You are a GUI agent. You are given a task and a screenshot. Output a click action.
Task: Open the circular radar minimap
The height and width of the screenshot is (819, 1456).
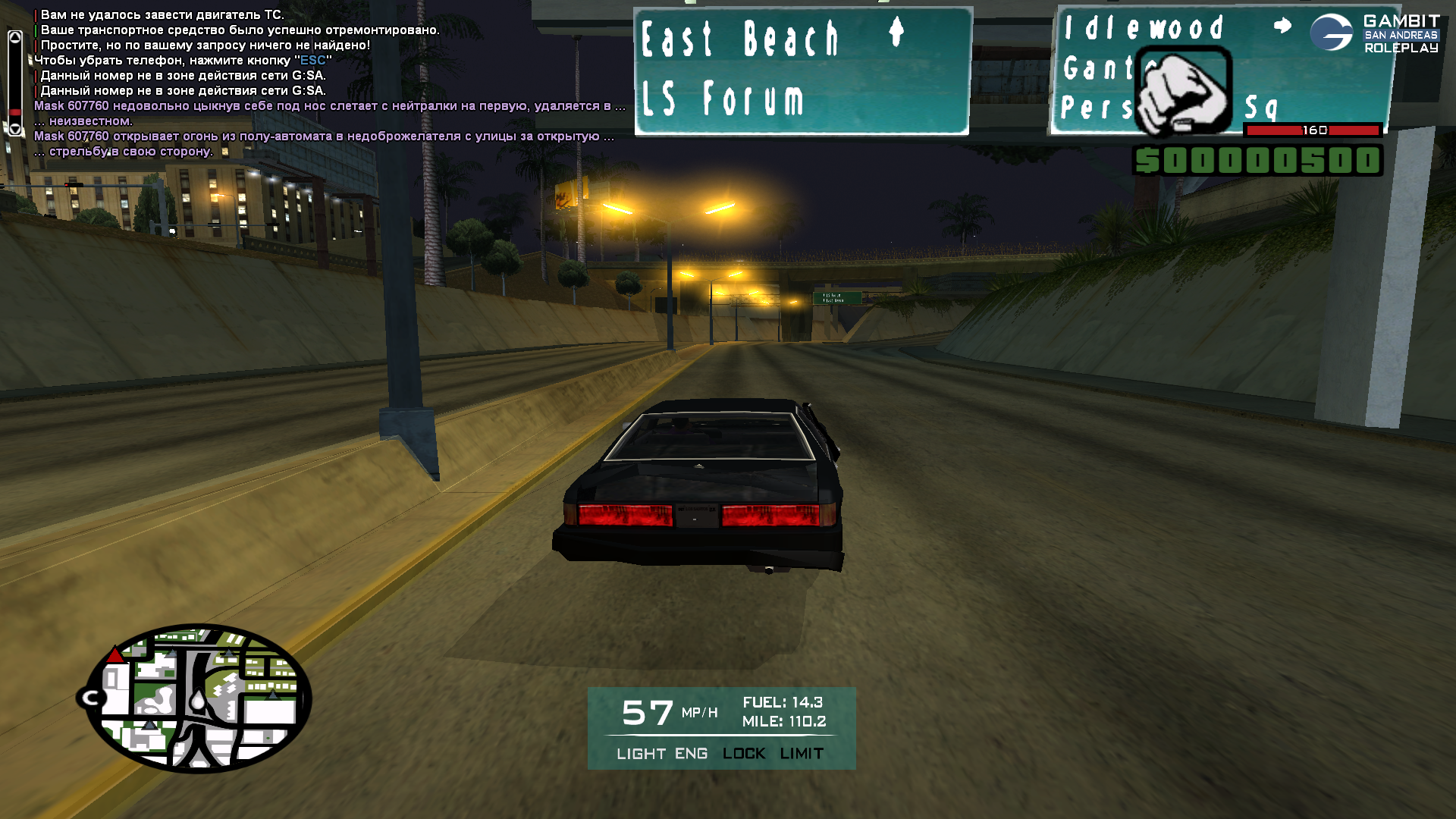pos(199,698)
